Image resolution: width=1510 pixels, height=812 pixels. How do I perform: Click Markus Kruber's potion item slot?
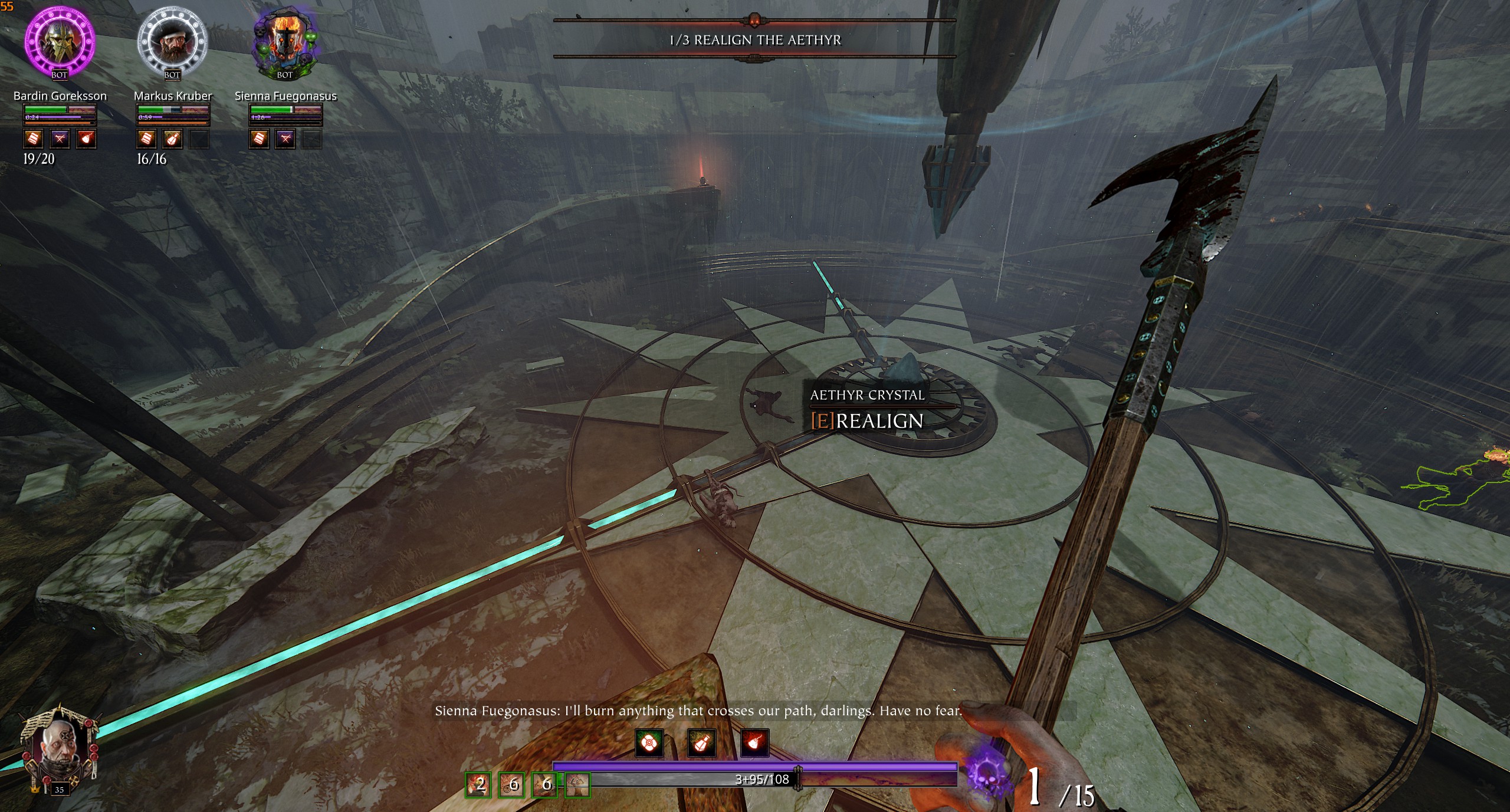tap(172, 139)
